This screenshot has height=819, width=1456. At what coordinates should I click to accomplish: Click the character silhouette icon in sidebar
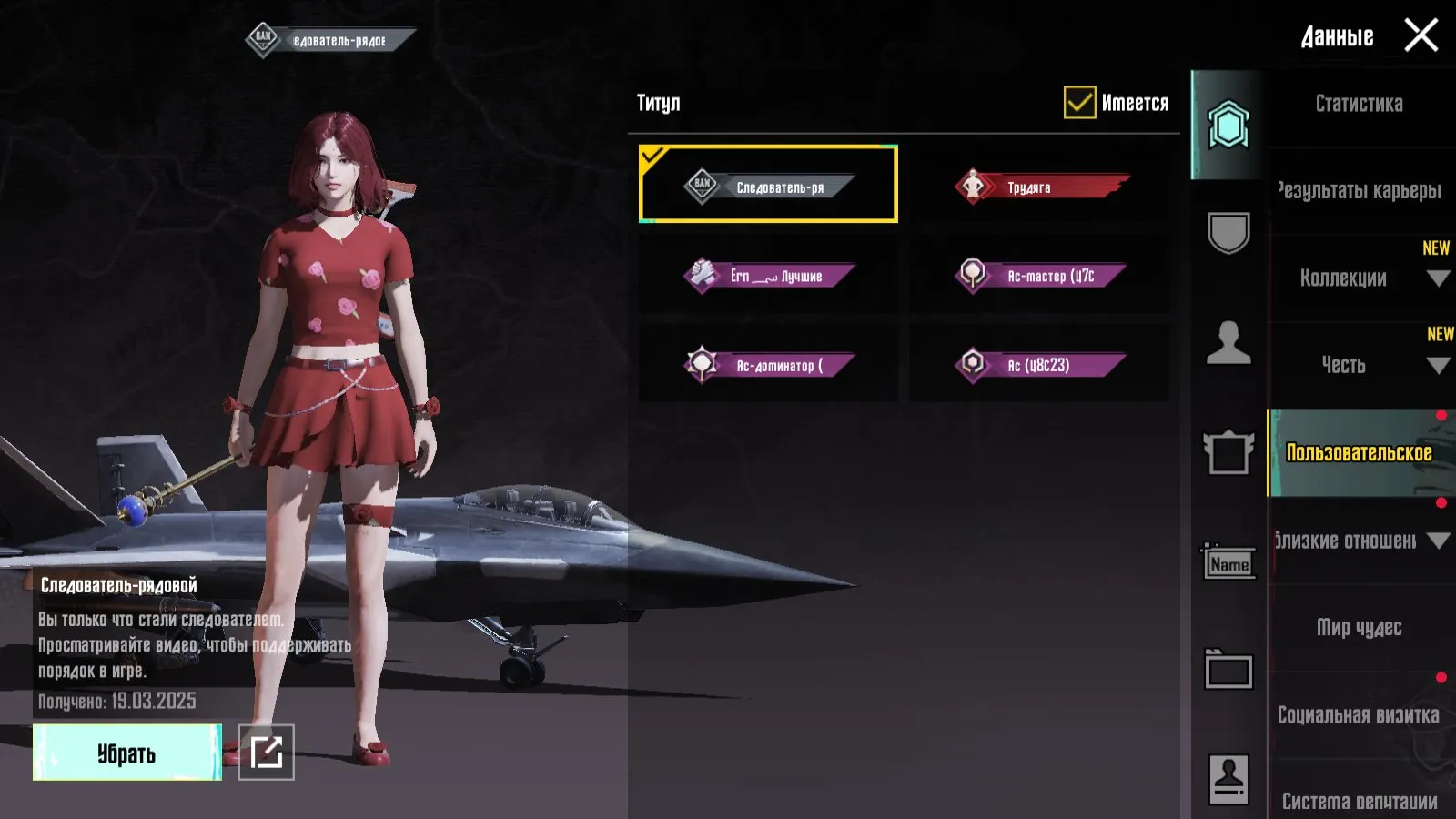(x=1230, y=341)
